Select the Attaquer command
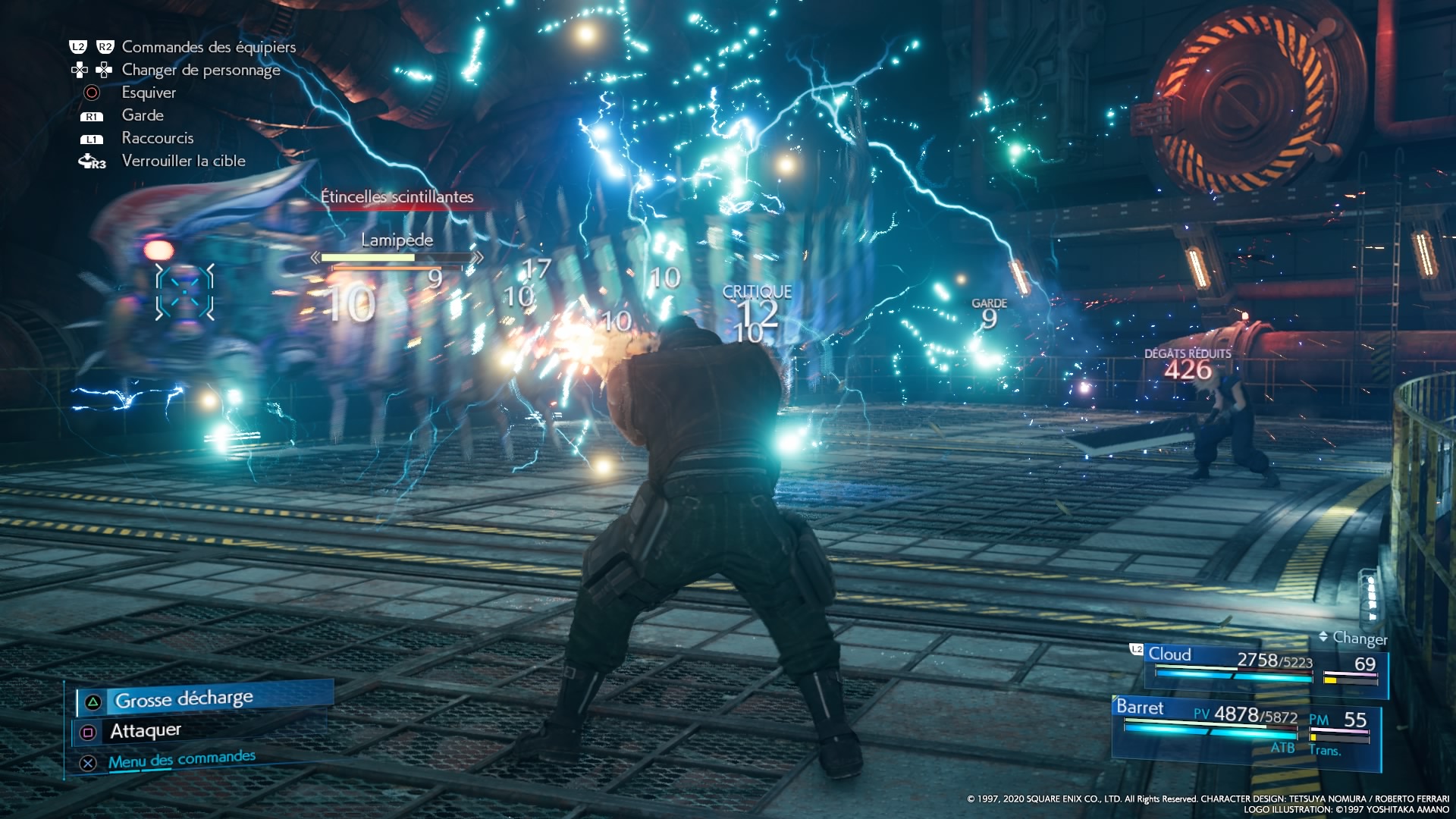Screen dimensions: 1456x819 click(146, 731)
